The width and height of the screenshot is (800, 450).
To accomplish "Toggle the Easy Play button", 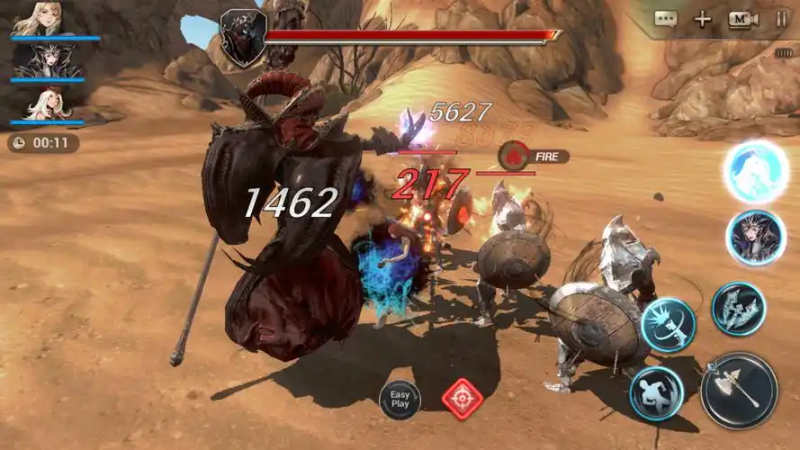I will coord(400,399).
